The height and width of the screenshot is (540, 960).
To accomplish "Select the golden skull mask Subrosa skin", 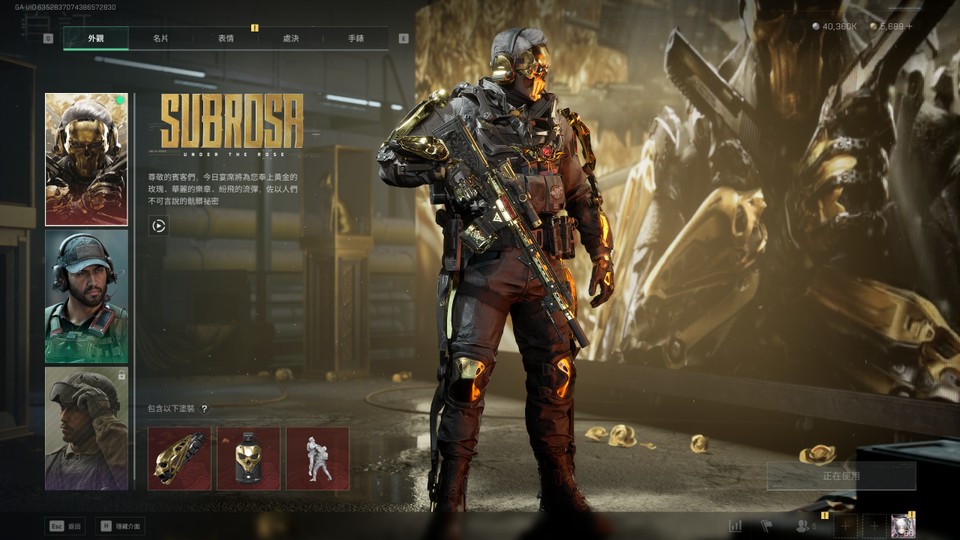I will pos(86,160).
